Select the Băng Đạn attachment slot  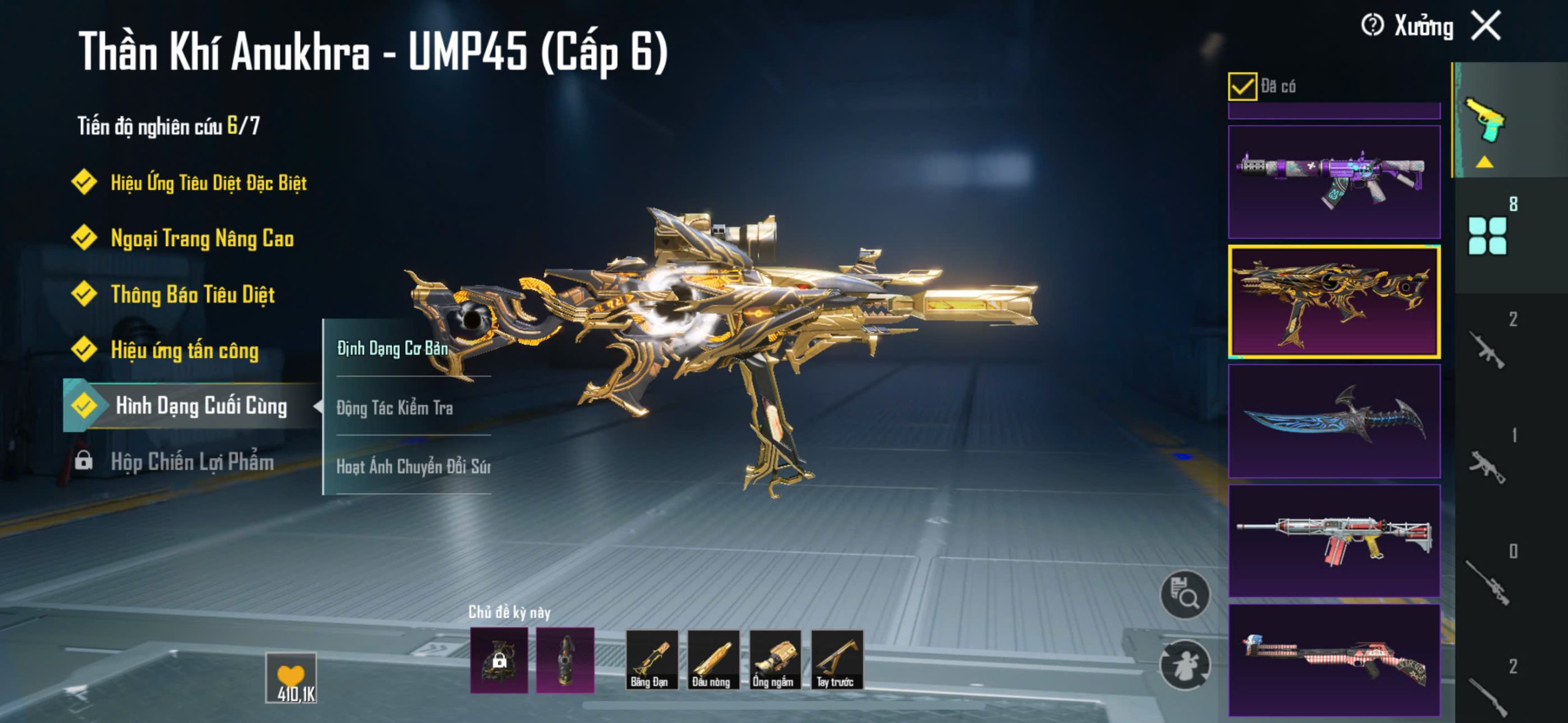651,660
